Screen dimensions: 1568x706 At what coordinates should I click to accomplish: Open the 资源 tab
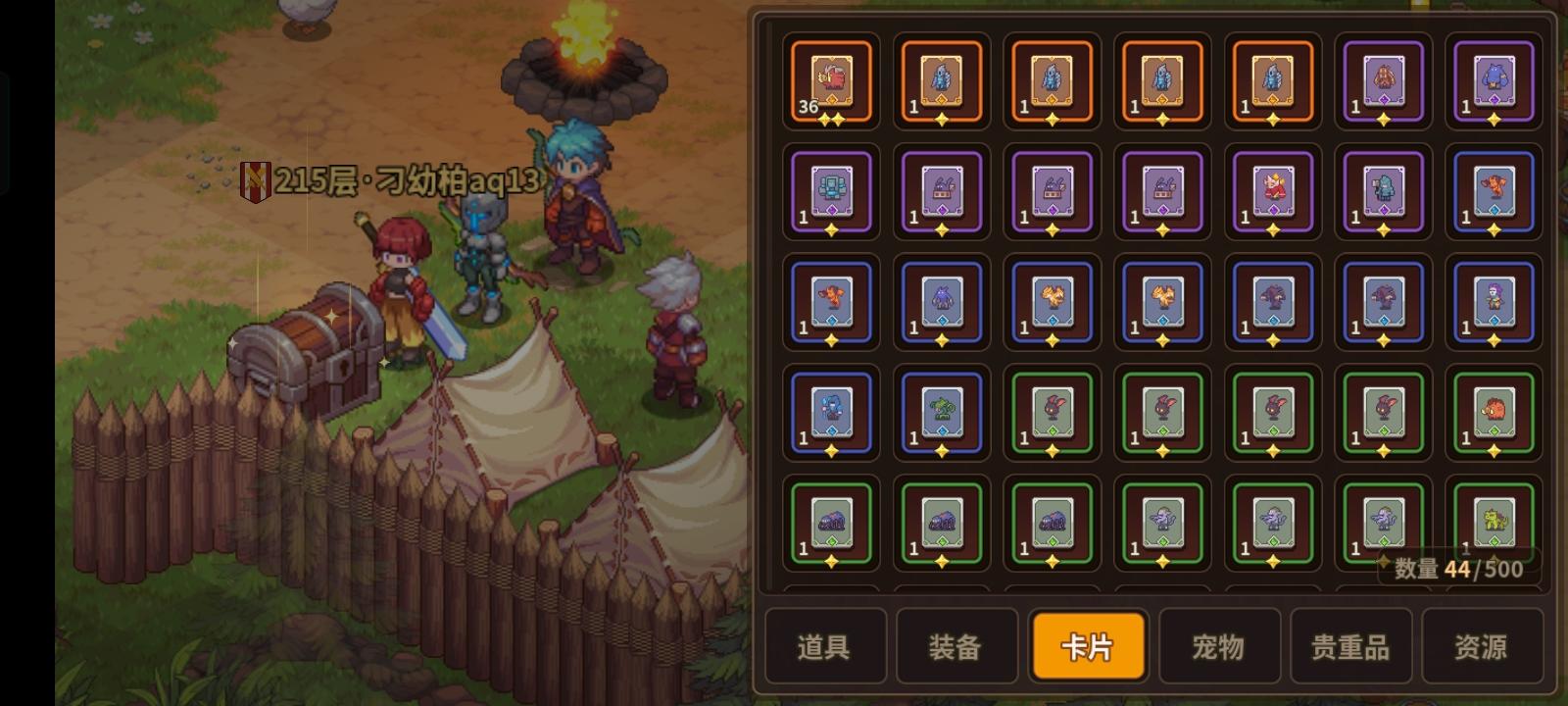pyautogui.click(x=1482, y=645)
